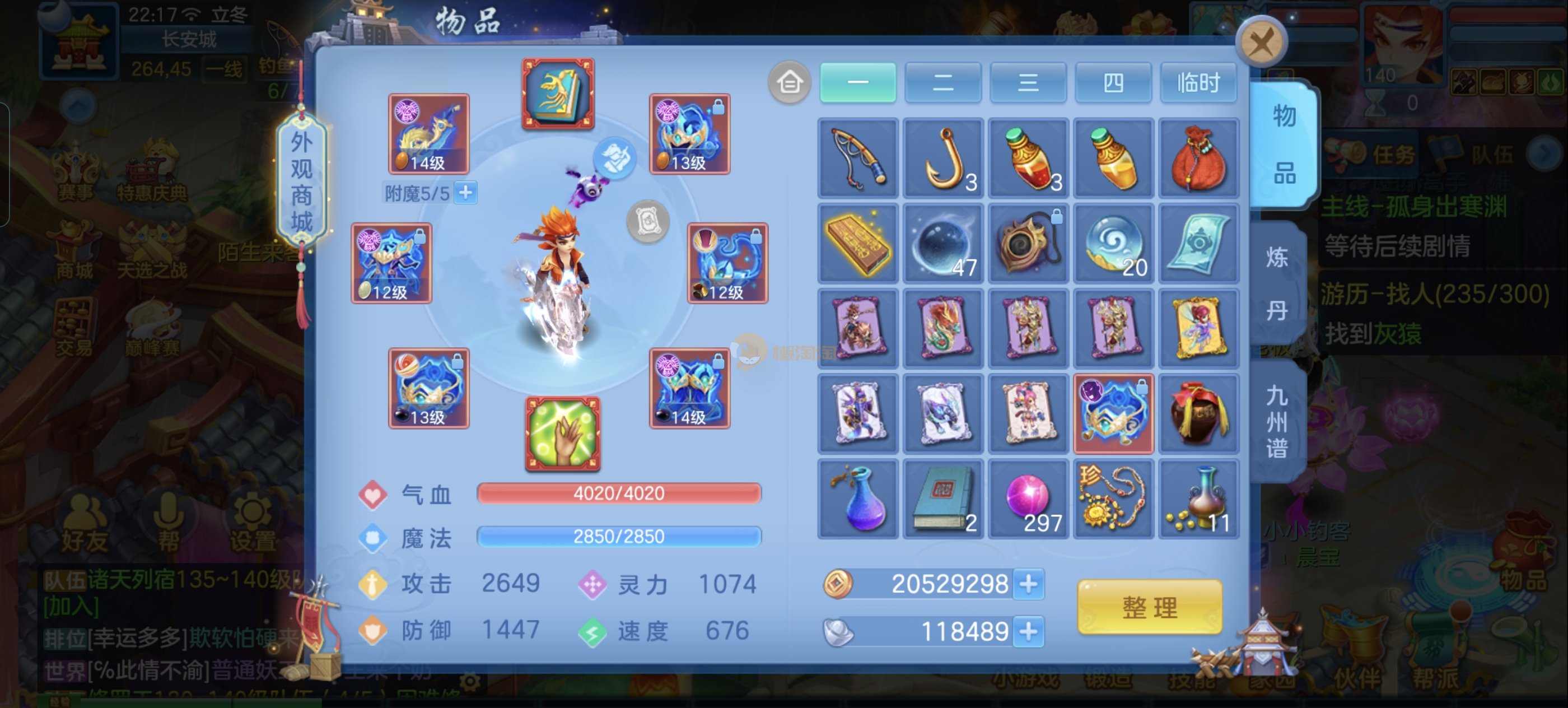This screenshot has width=1568, height=708.
Task: Select the green hand skill slot
Action: coord(562,434)
